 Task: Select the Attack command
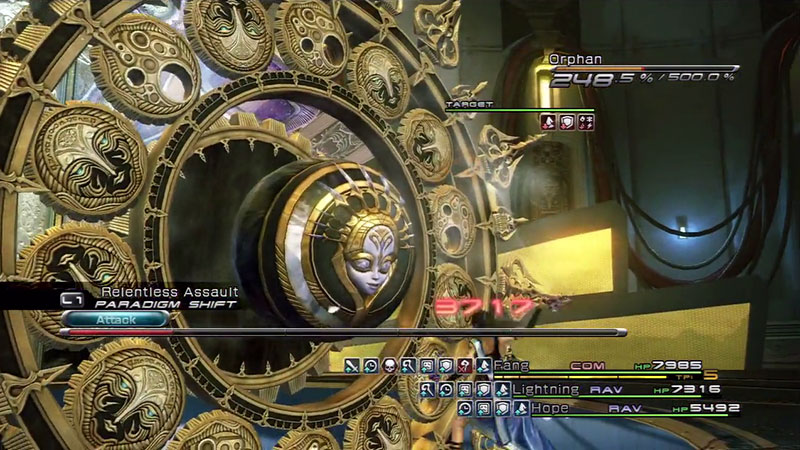(113, 319)
